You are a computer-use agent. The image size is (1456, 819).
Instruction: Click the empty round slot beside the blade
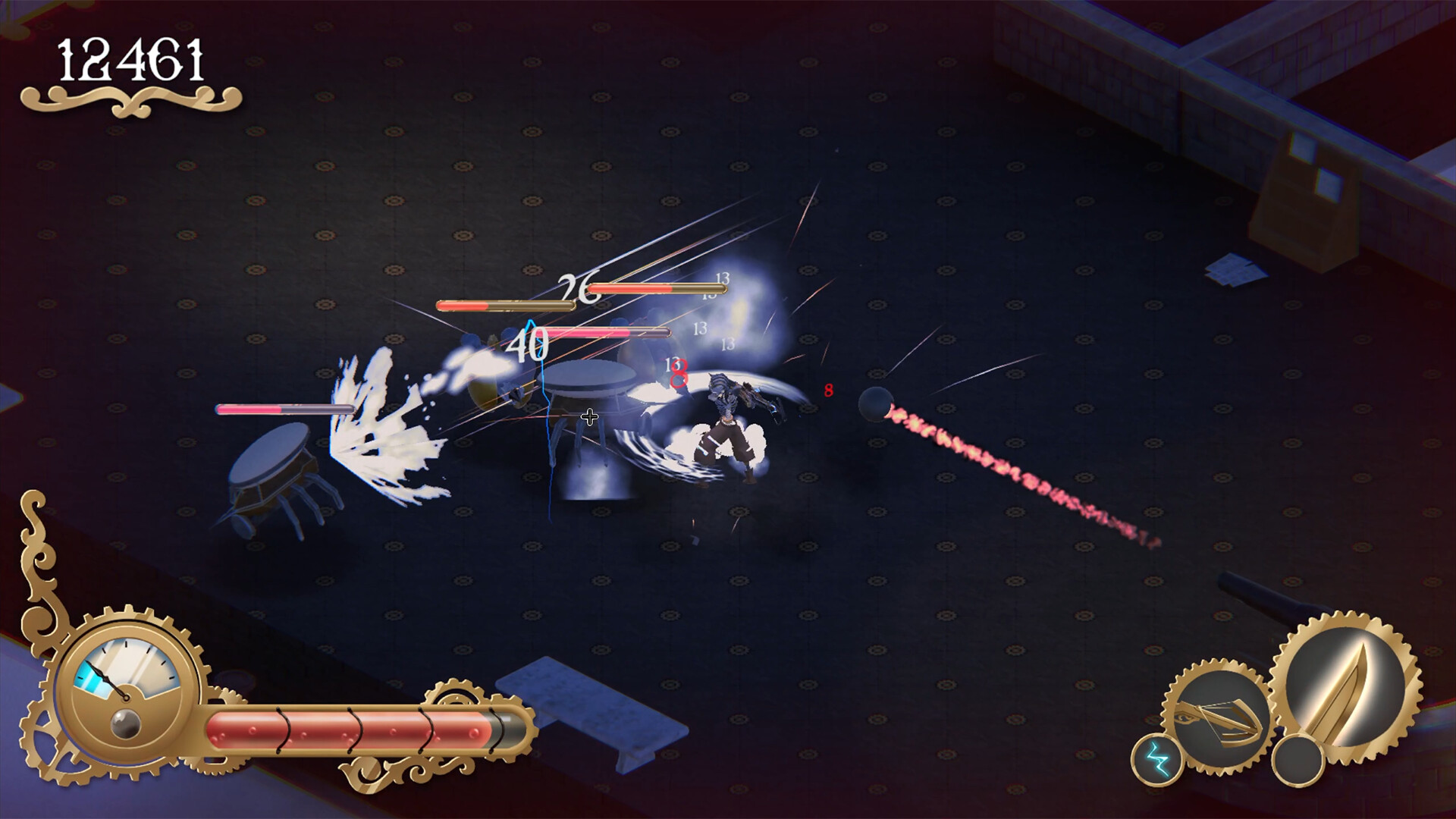click(x=1298, y=760)
